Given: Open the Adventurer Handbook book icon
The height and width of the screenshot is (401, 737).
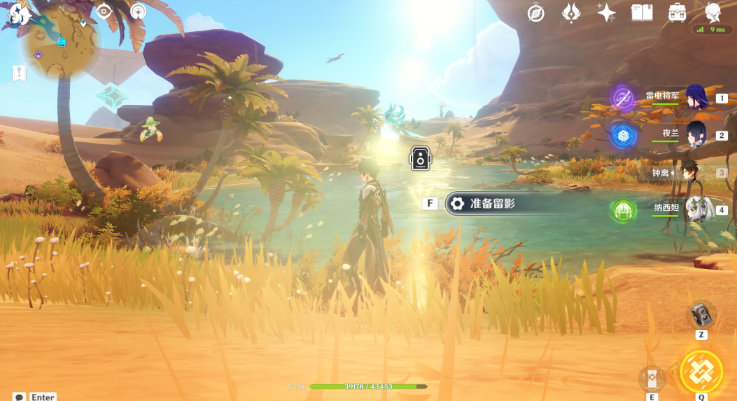Looking at the screenshot, I should 642,12.
